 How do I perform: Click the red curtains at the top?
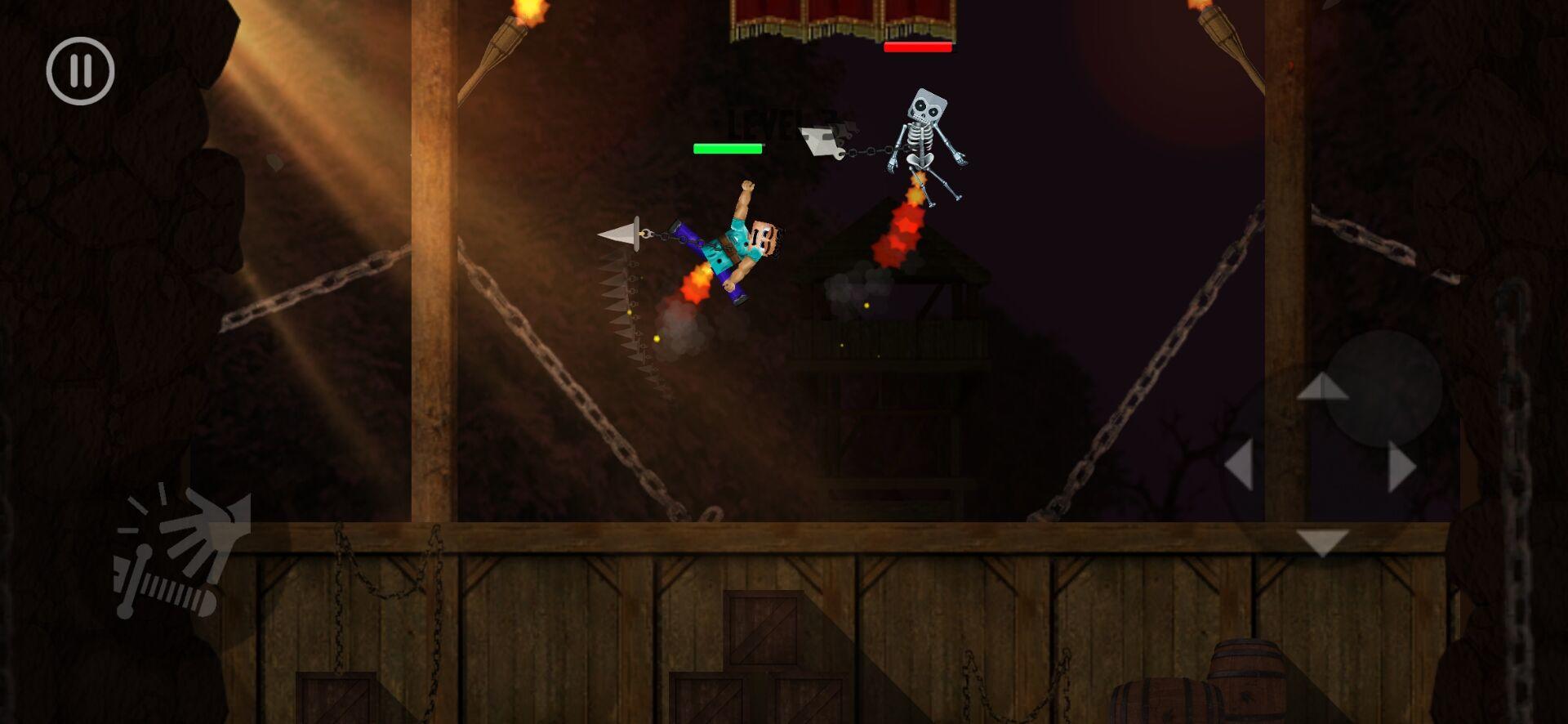841,16
